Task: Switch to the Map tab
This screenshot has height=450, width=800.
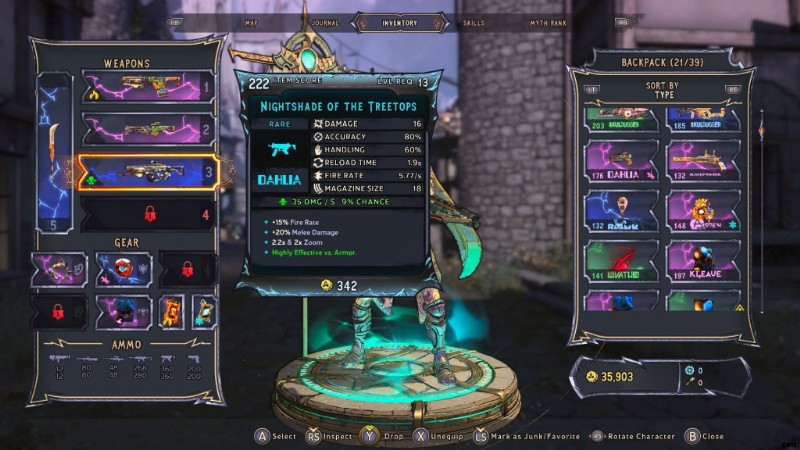Action: tap(251, 22)
